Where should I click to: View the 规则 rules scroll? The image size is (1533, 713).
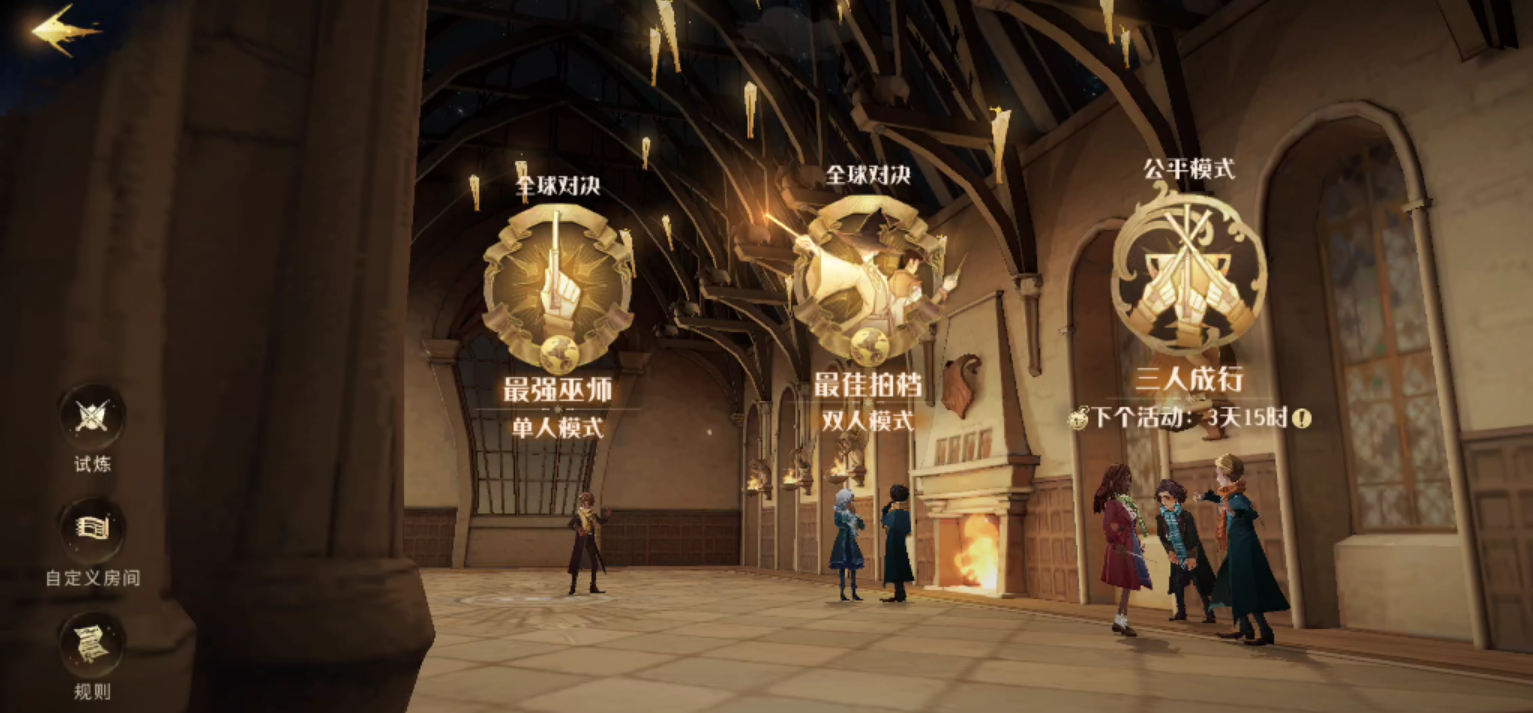pos(92,644)
